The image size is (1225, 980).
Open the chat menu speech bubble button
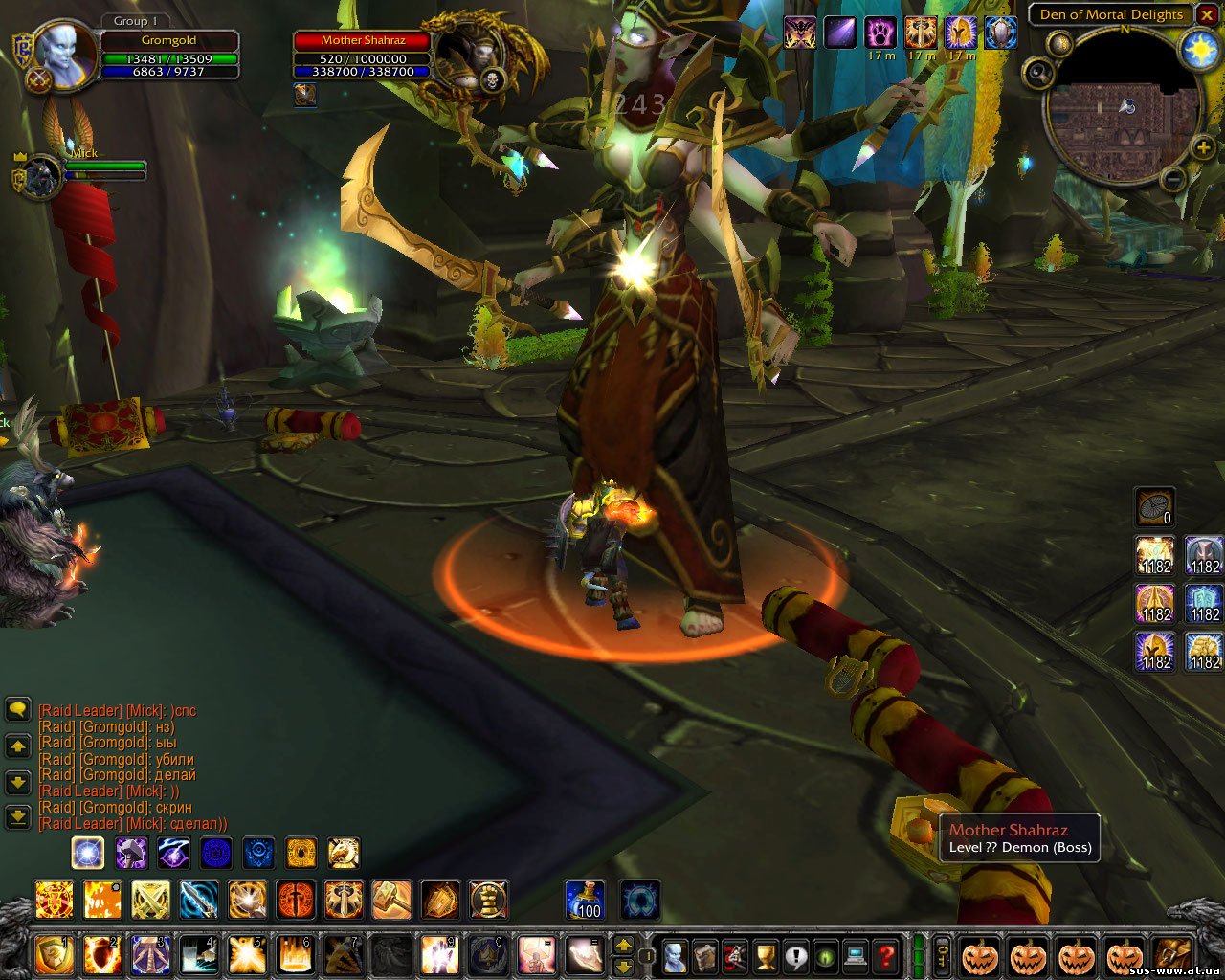pyautogui.click(x=17, y=709)
